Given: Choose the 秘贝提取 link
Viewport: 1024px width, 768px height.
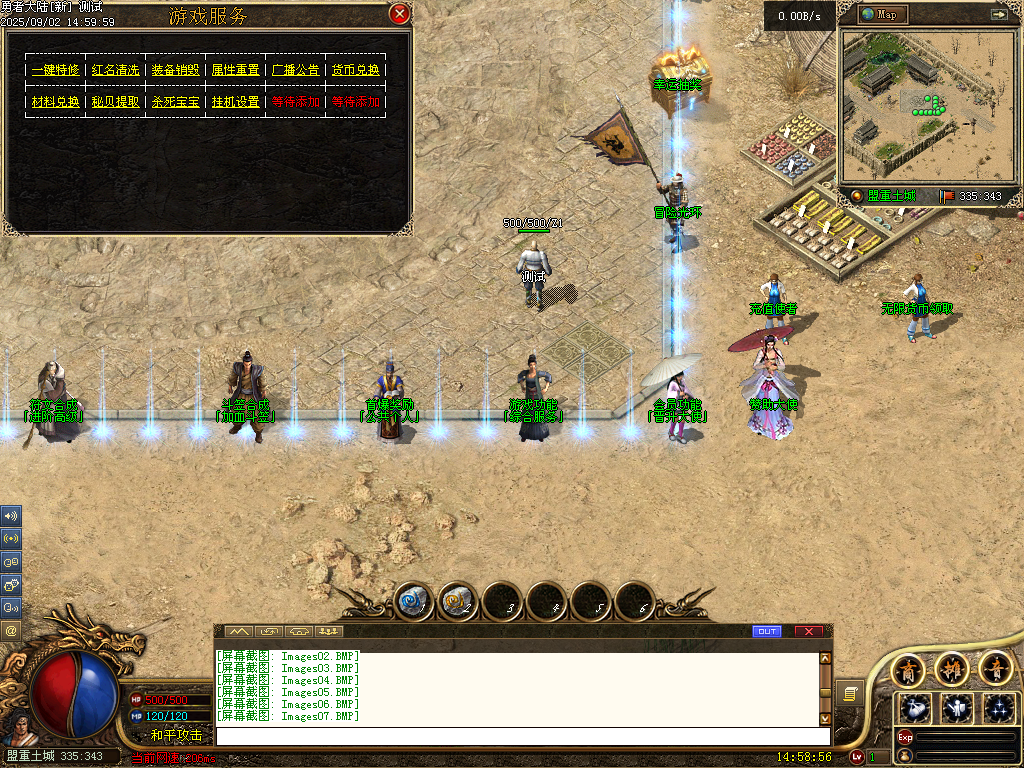Looking at the screenshot, I should pos(115,102).
